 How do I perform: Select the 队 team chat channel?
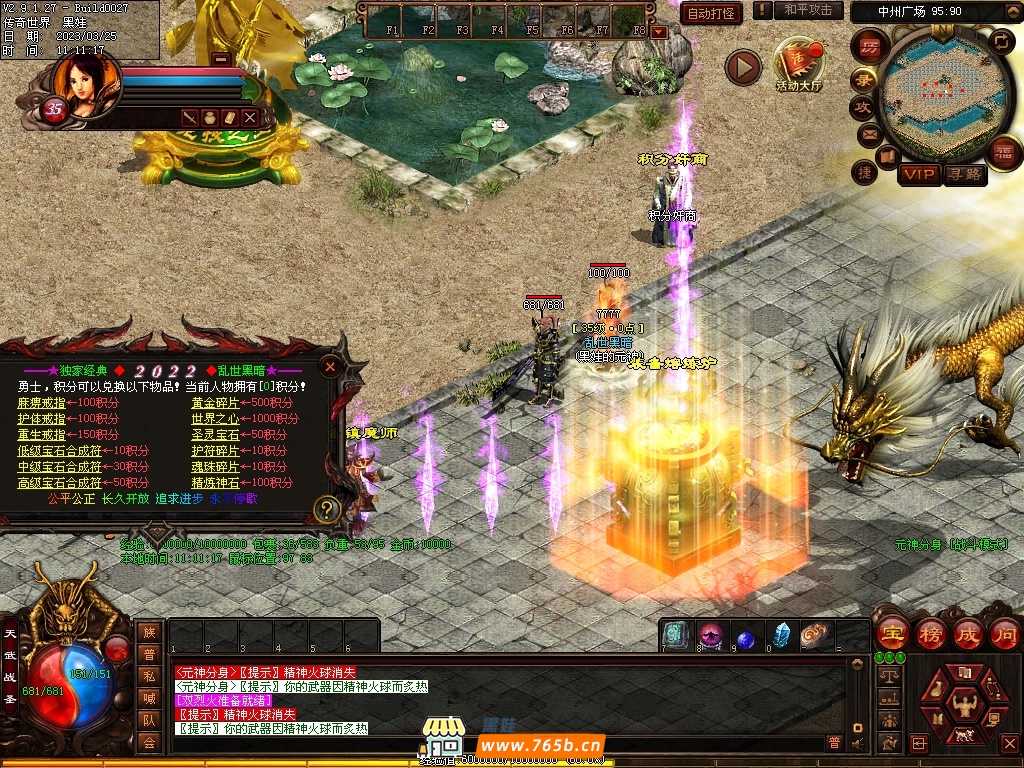pos(149,720)
